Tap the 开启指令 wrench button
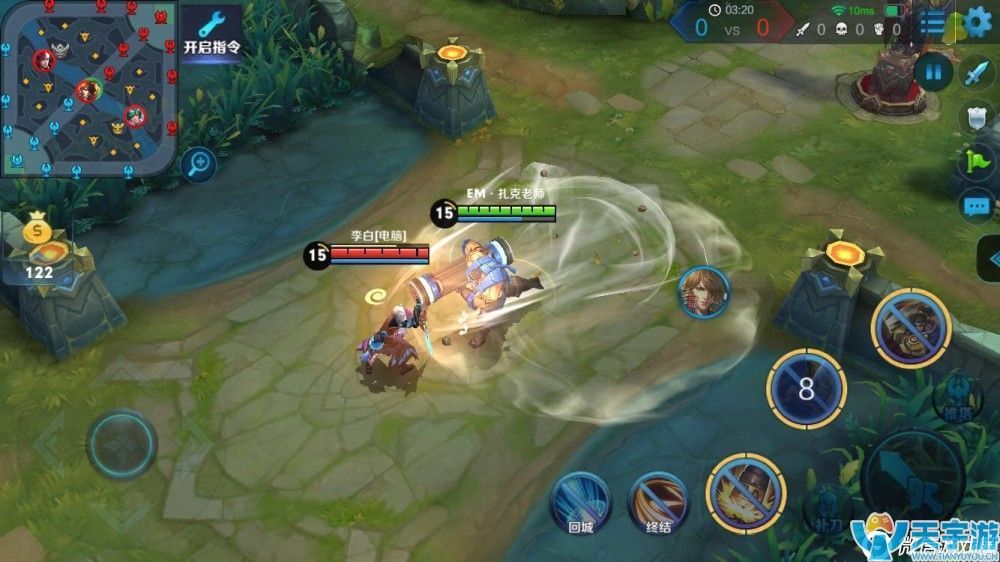 point(212,33)
